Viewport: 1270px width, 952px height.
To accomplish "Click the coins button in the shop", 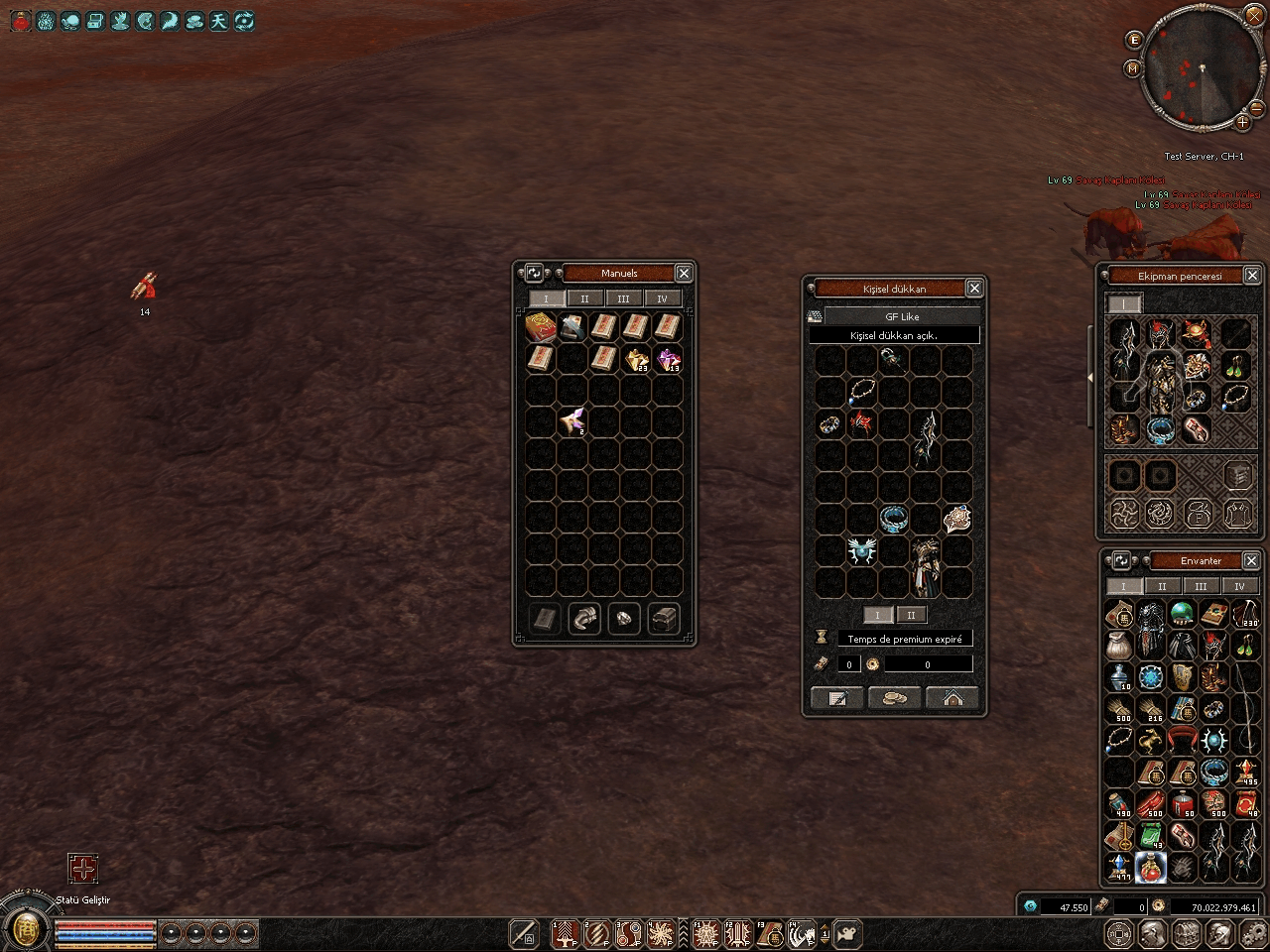I will (894, 698).
